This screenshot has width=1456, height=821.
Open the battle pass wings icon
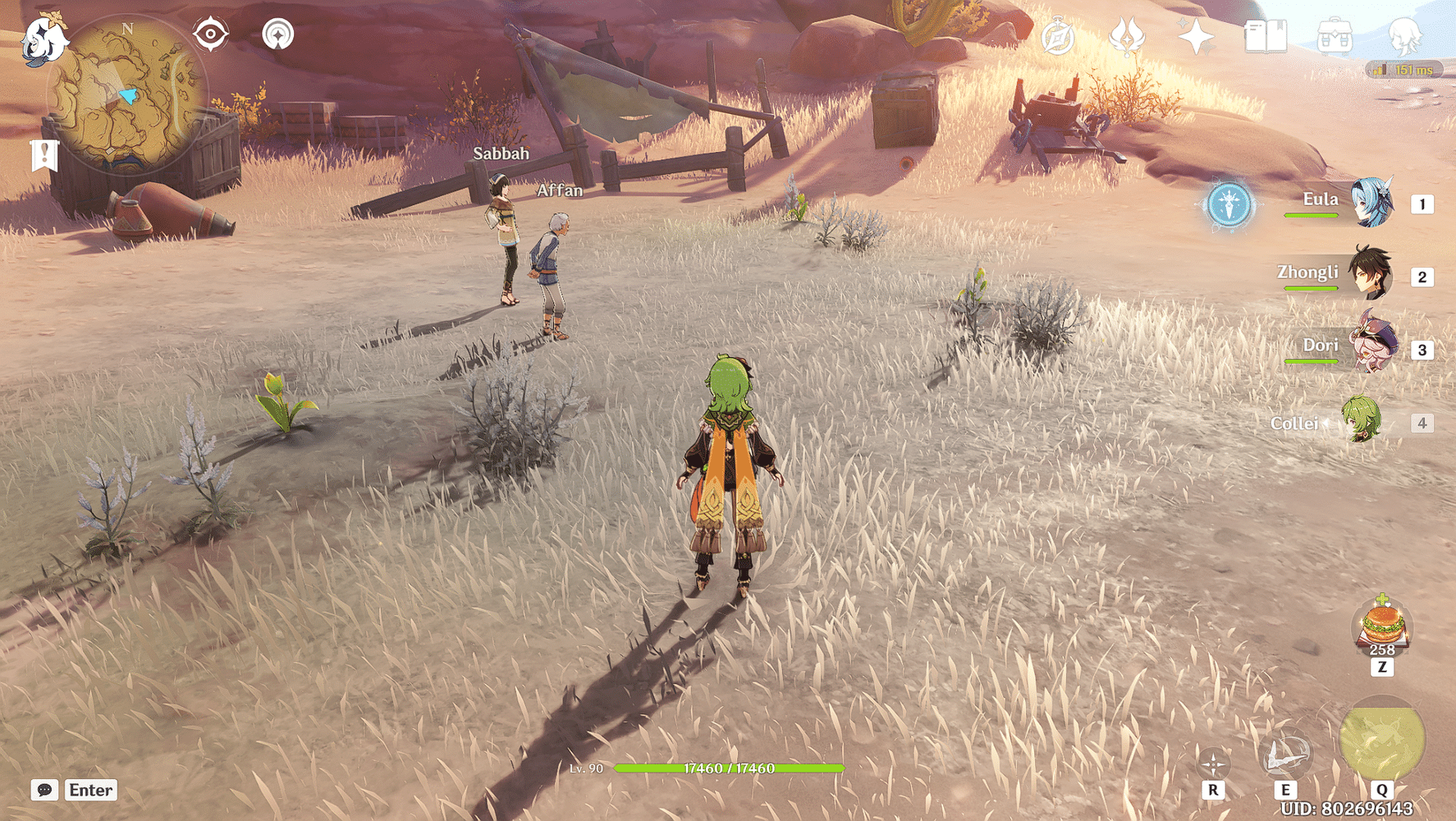(x=1127, y=37)
